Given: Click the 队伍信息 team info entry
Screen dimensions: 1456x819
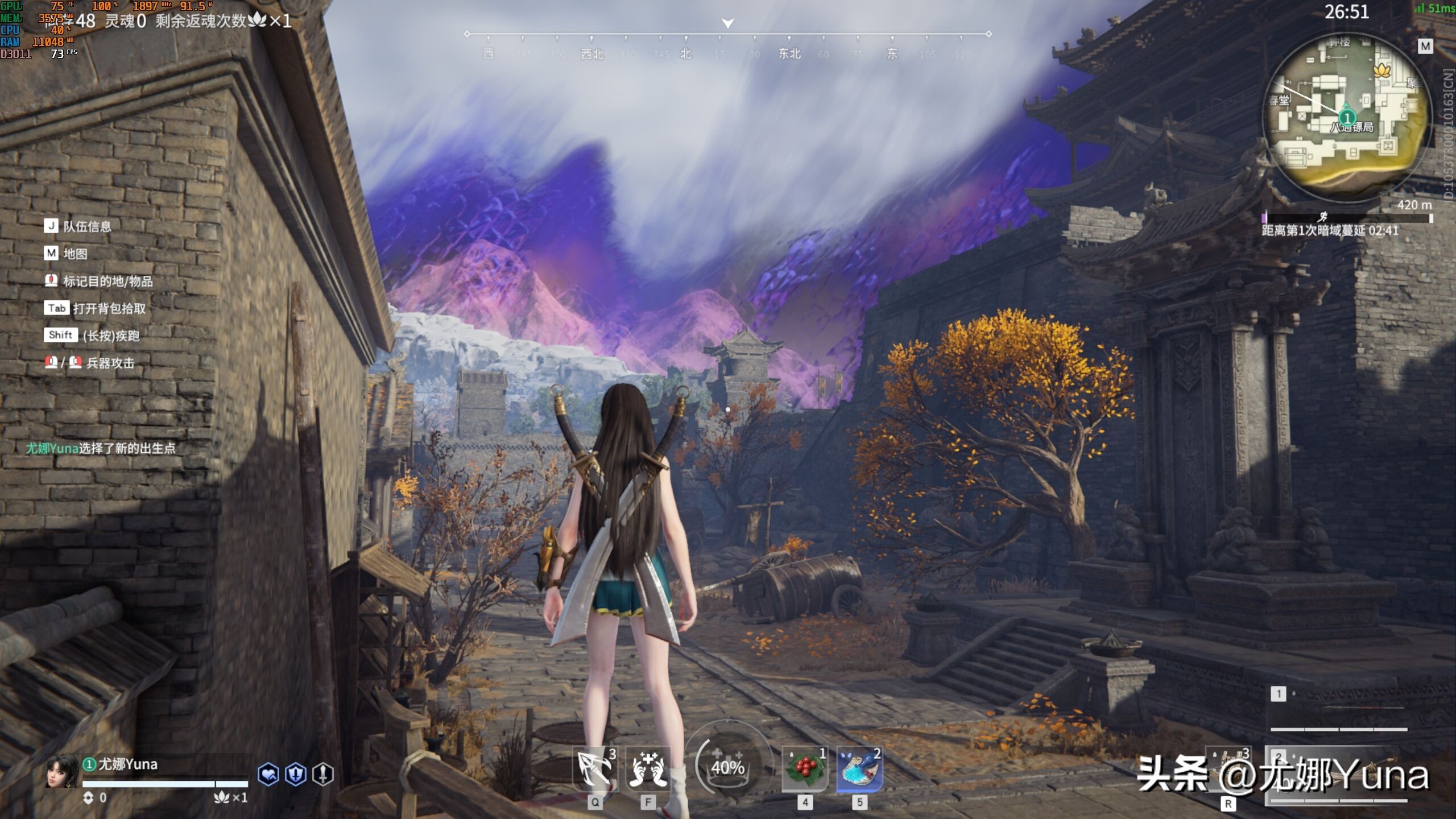Looking at the screenshot, I should pos(86,226).
